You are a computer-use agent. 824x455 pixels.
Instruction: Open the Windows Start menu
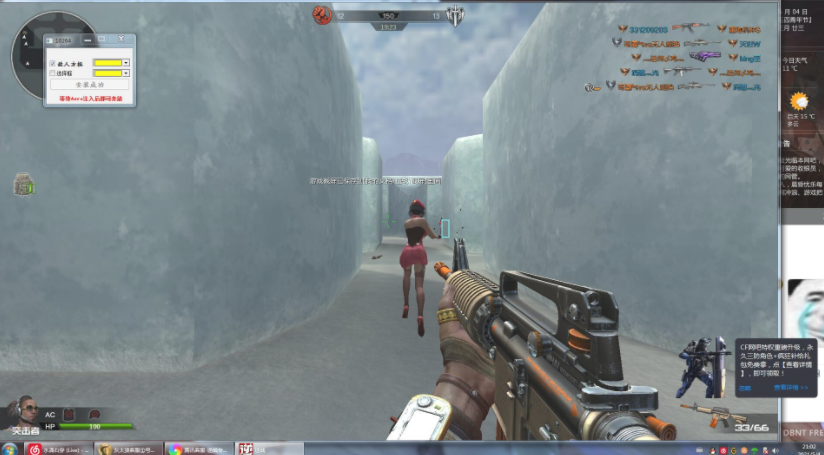(10, 449)
